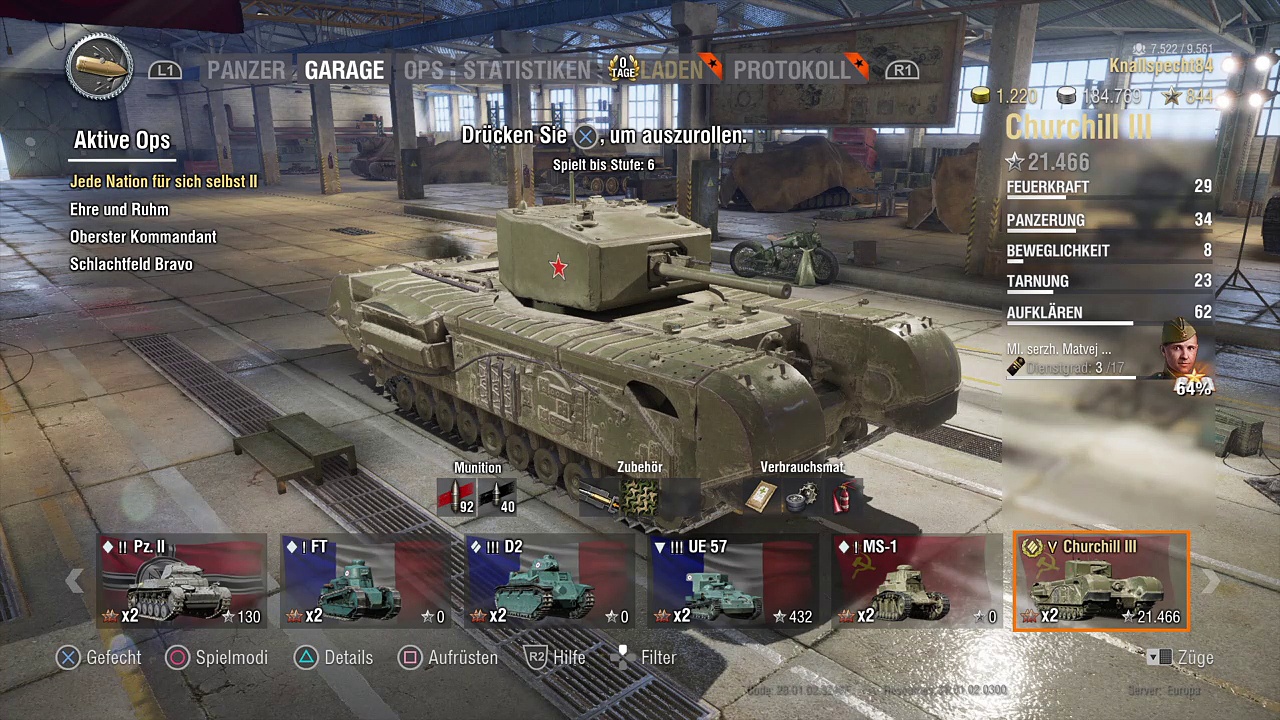
Task: Select the 'Oberster Kommandant' op
Action: pyautogui.click(x=143, y=237)
